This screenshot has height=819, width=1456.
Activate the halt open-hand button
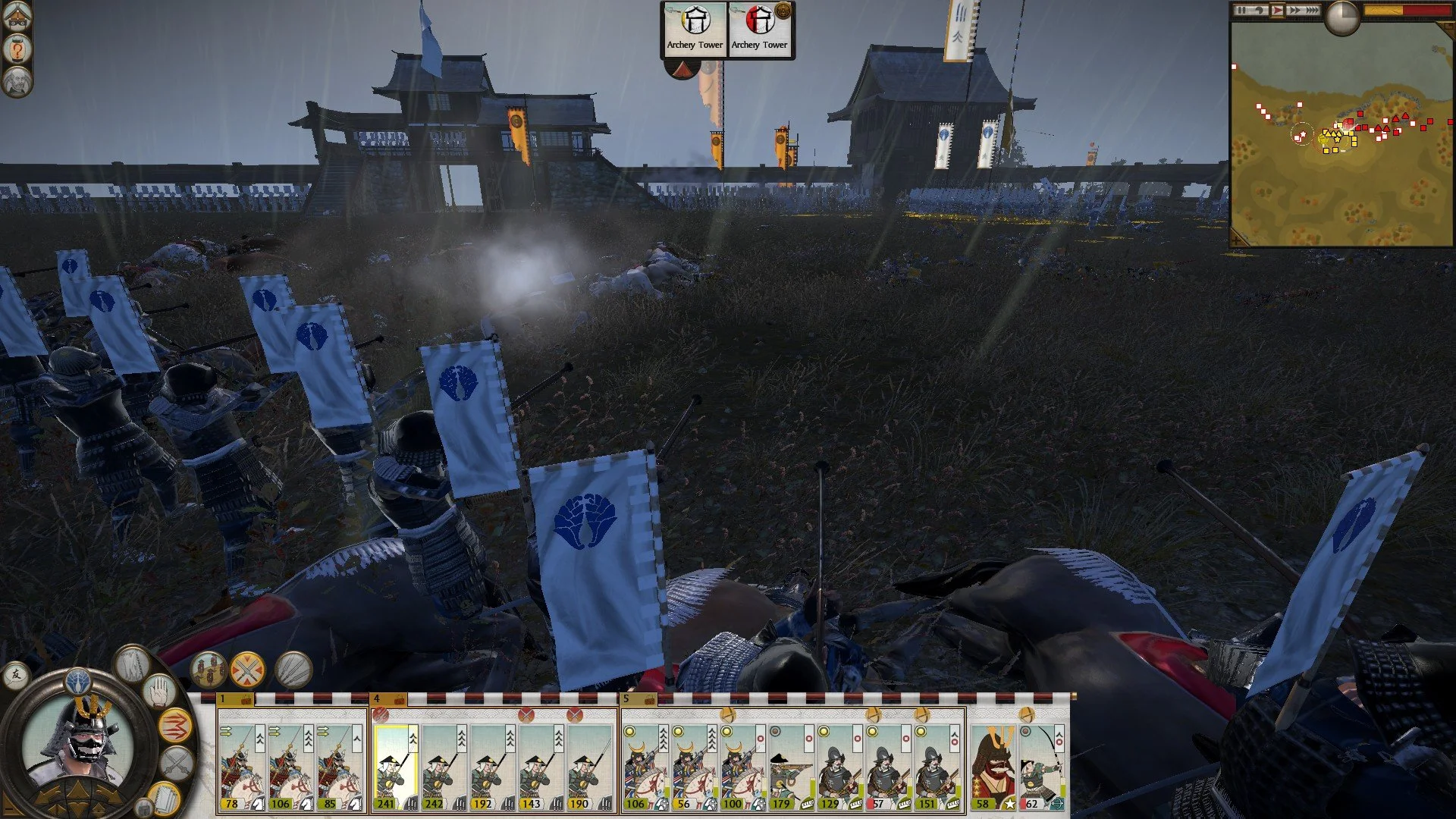tap(158, 692)
